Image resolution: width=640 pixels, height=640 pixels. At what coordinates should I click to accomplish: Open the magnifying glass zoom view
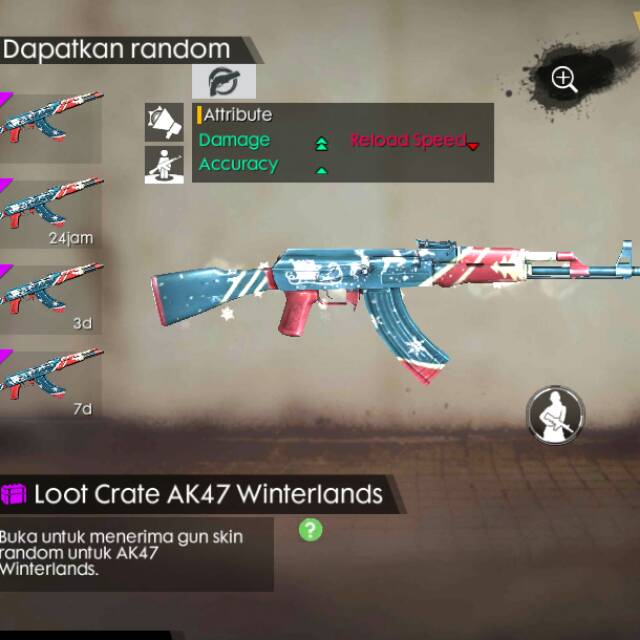point(564,80)
